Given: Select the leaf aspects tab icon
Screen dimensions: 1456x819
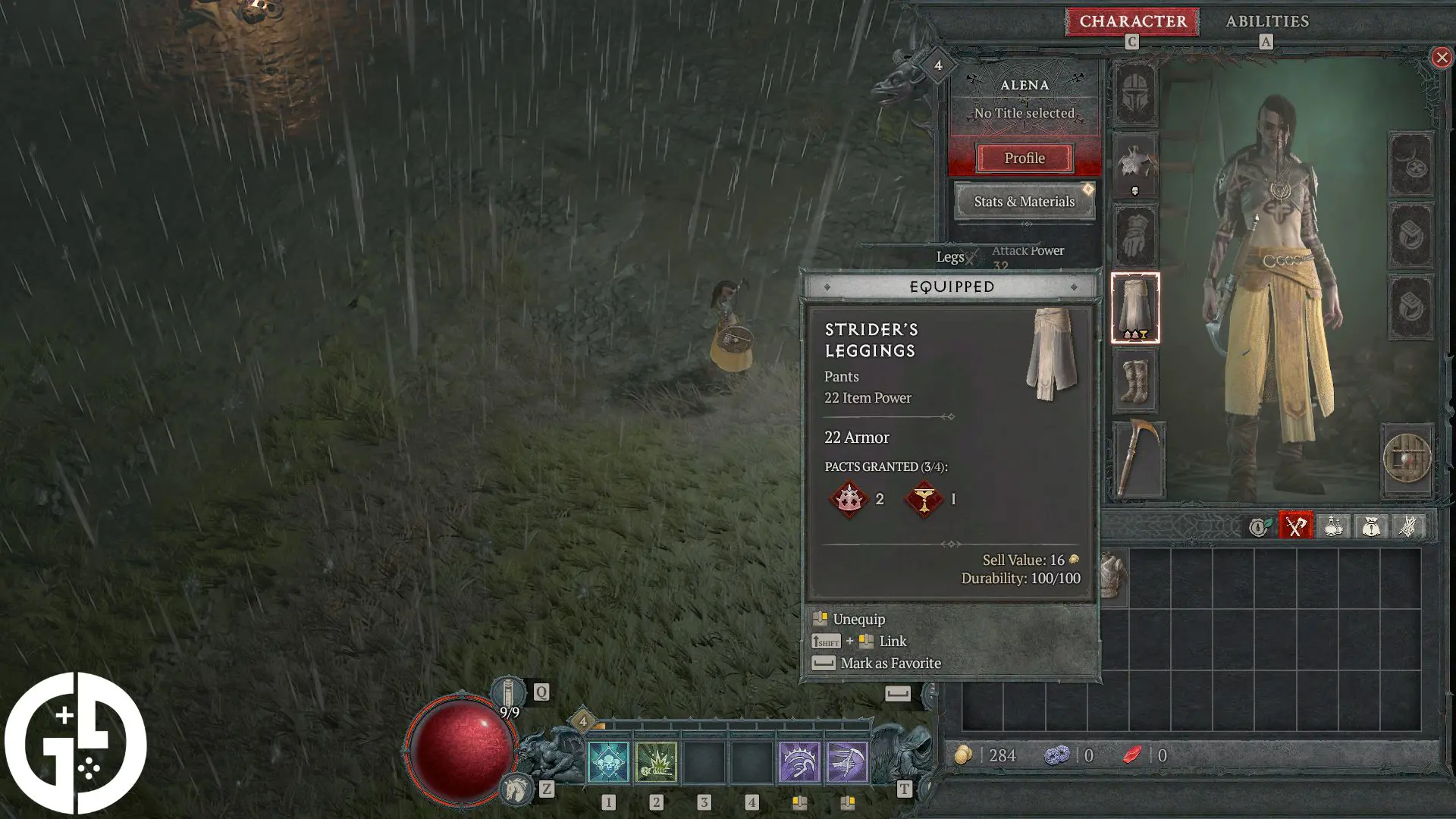Looking at the screenshot, I should click(1260, 526).
